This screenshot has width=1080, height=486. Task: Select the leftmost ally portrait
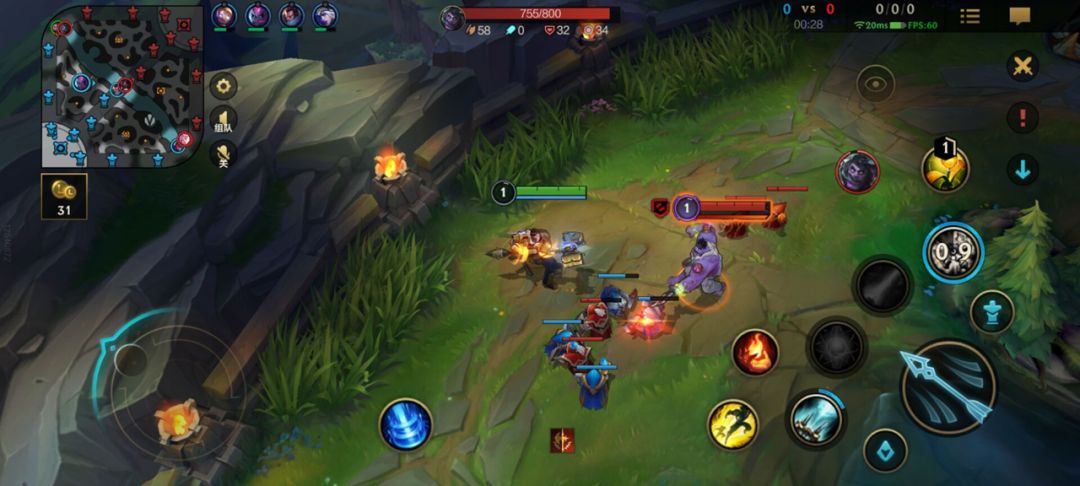(224, 16)
